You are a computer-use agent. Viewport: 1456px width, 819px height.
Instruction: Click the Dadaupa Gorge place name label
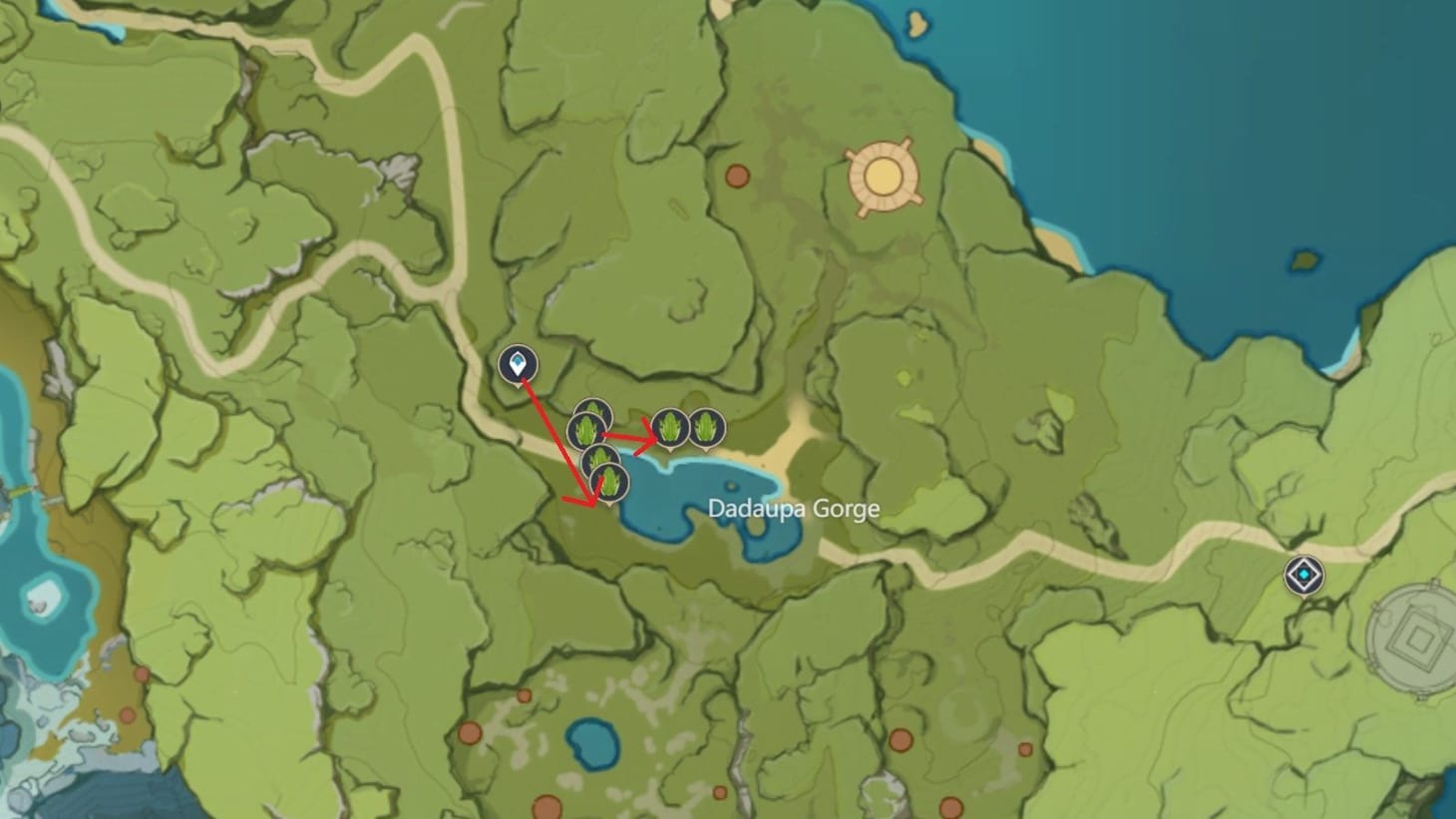793,509
